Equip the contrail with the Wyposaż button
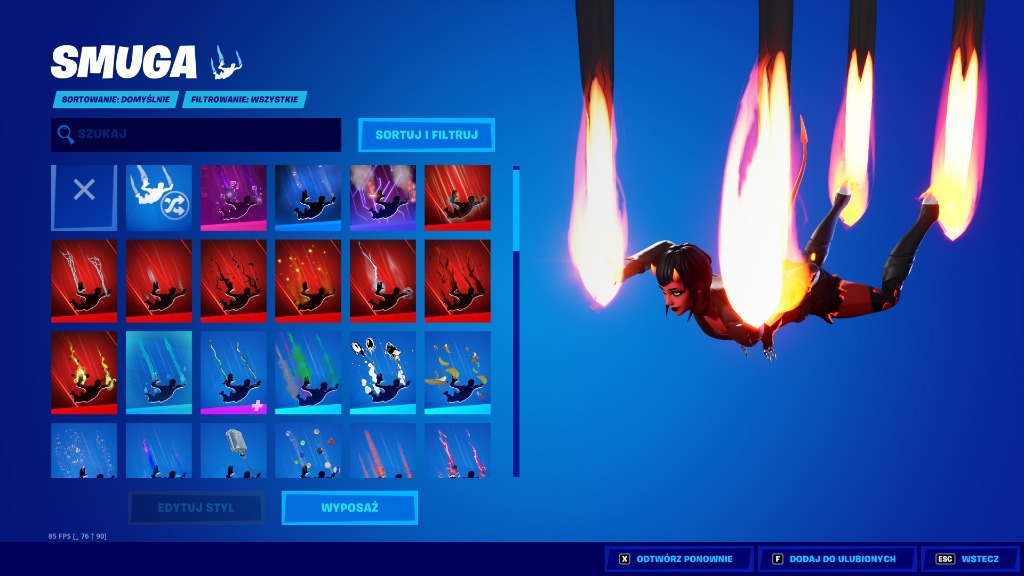The width and height of the screenshot is (1024, 576). 349,508
